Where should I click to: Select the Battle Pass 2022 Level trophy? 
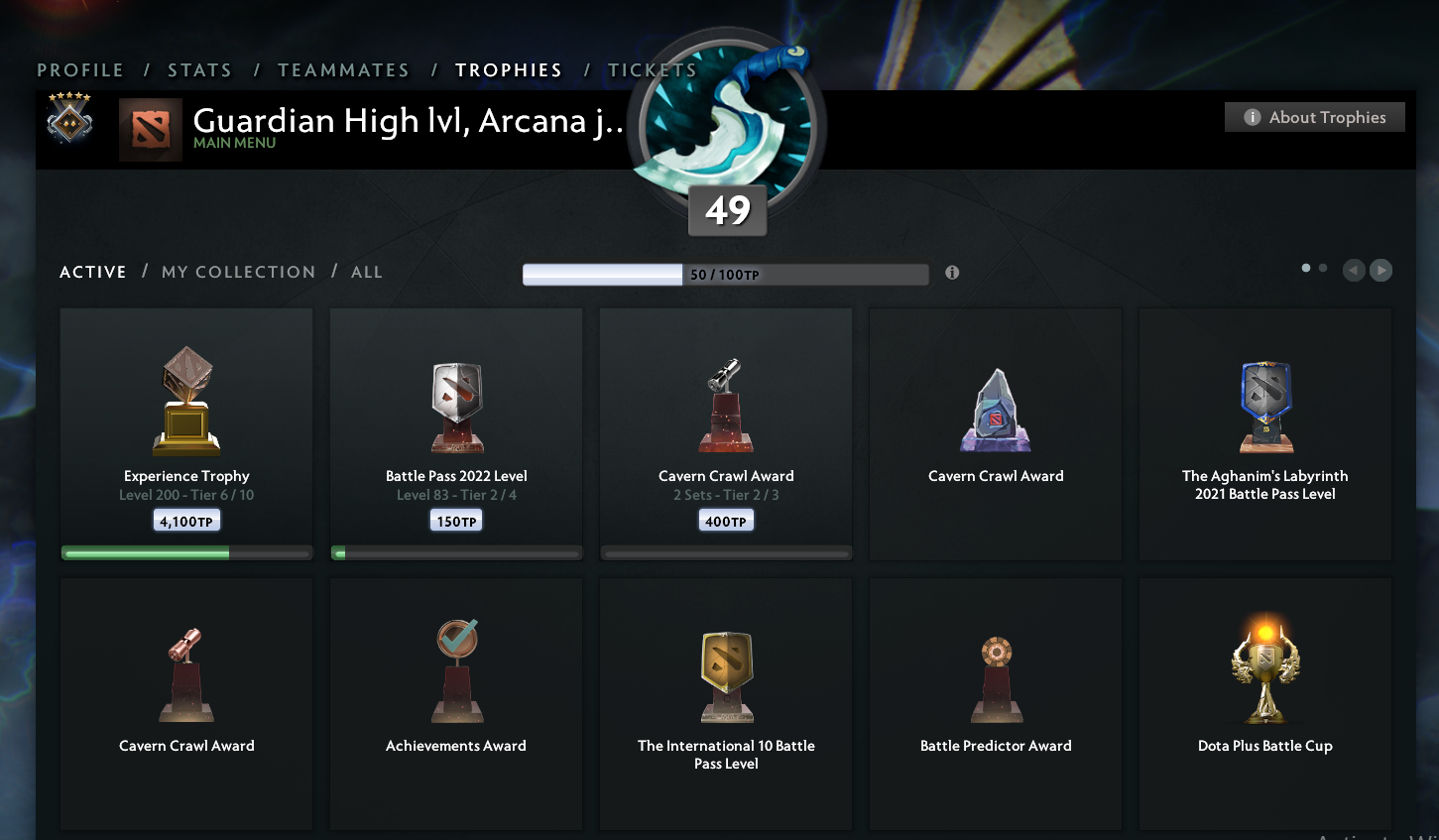coord(455,407)
